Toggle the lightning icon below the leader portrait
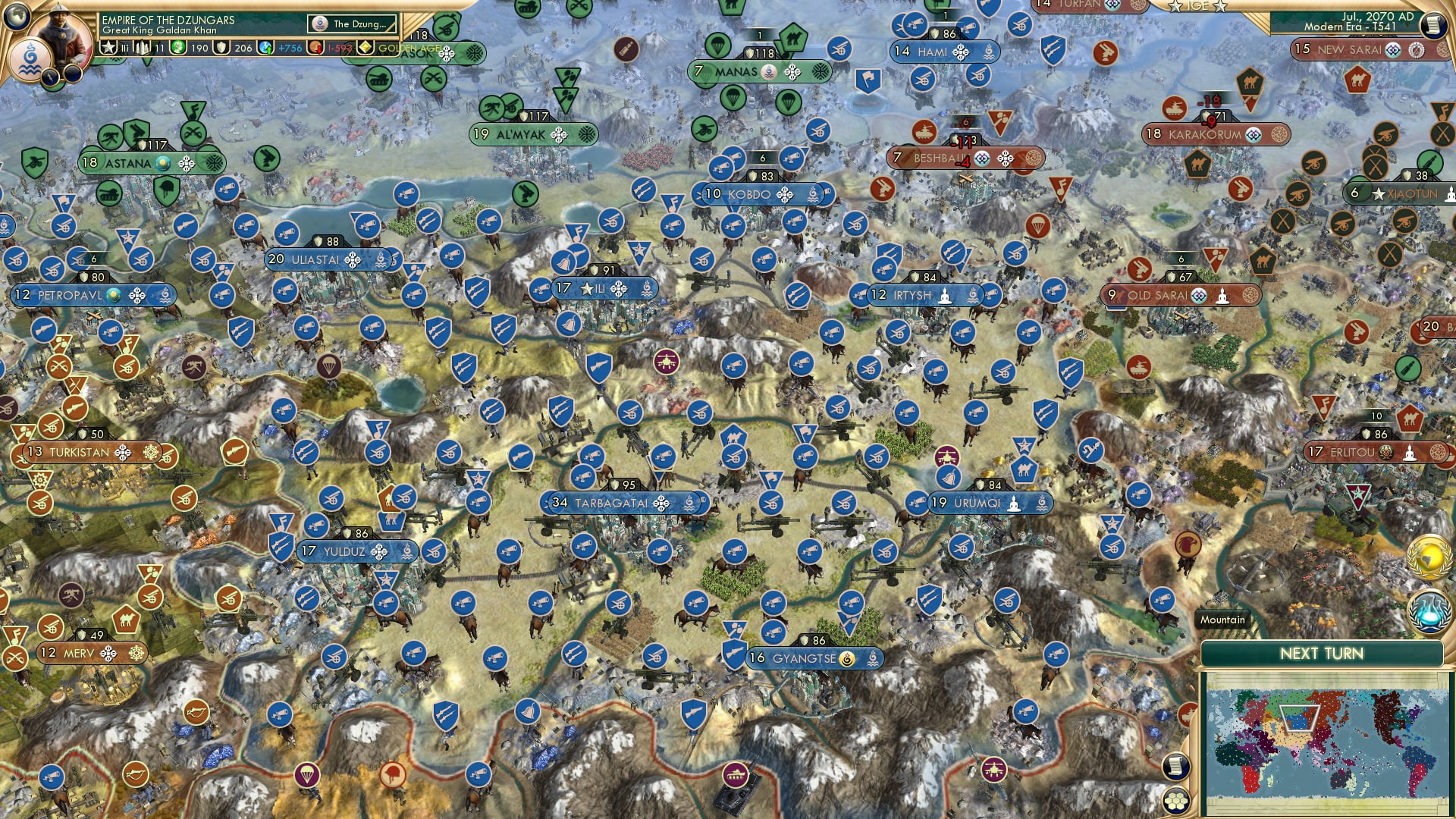This screenshot has width=1456, height=819. click(x=51, y=77)
